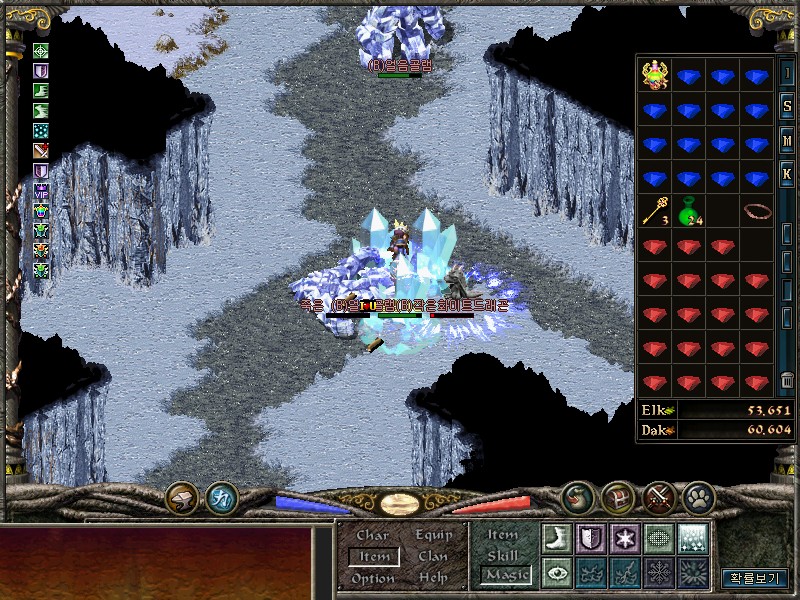Switch to the Skill quick-slot tab
This screenshot has width=800, height=600.
coord(502,555)
